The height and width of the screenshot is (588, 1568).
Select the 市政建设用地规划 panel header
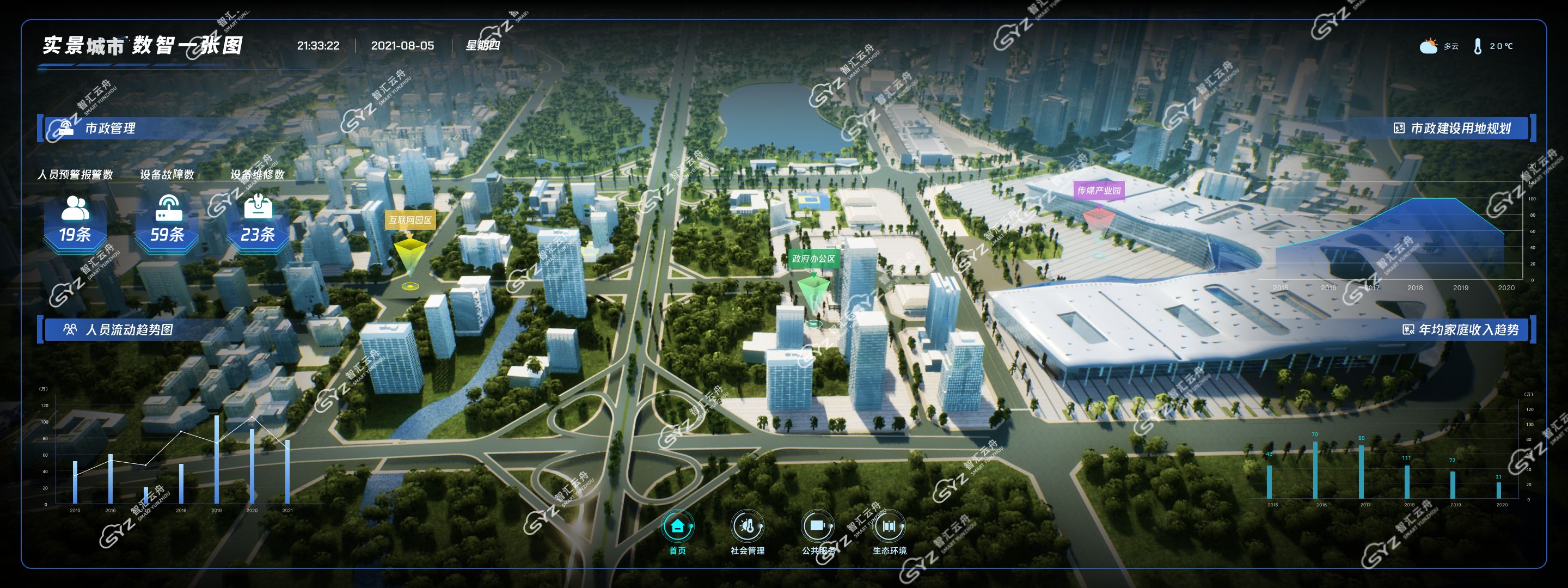[1460, 128]
